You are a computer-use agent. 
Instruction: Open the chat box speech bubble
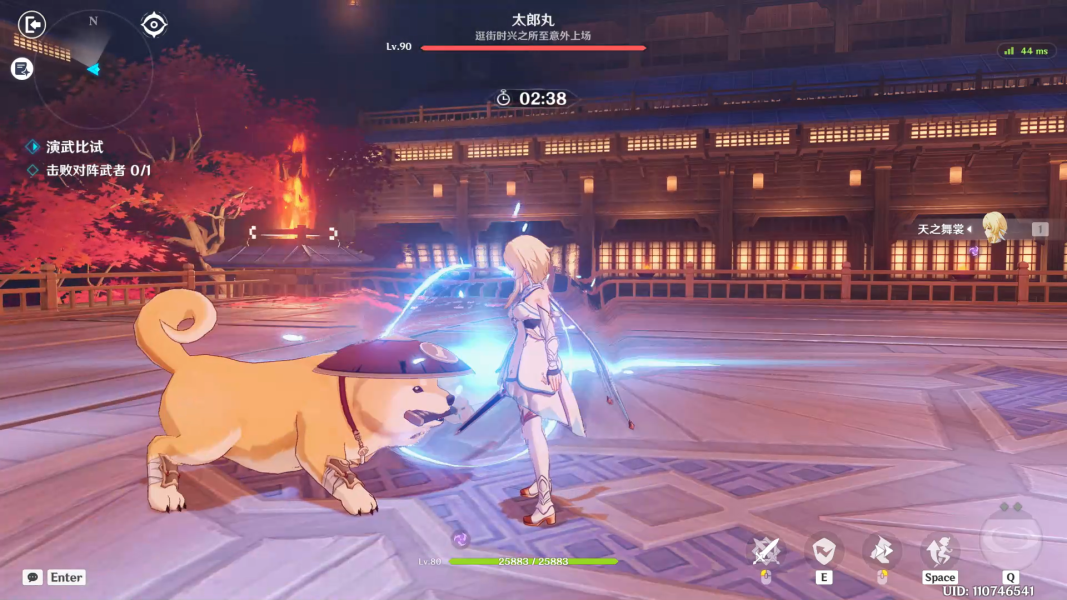point(33,577)
